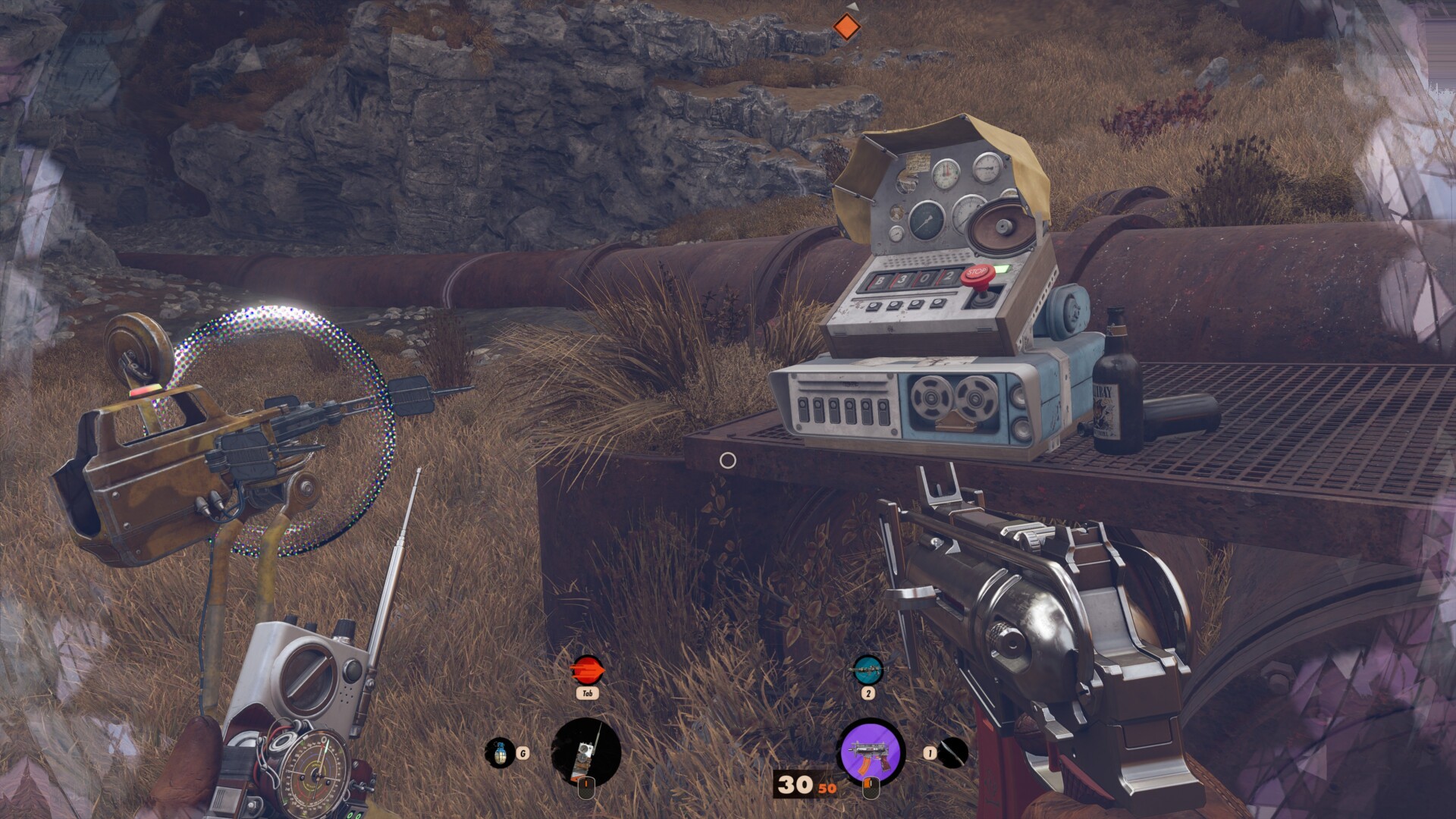Select the grenade slot icon
1456x819 pixels.
(x=500, y=752)
